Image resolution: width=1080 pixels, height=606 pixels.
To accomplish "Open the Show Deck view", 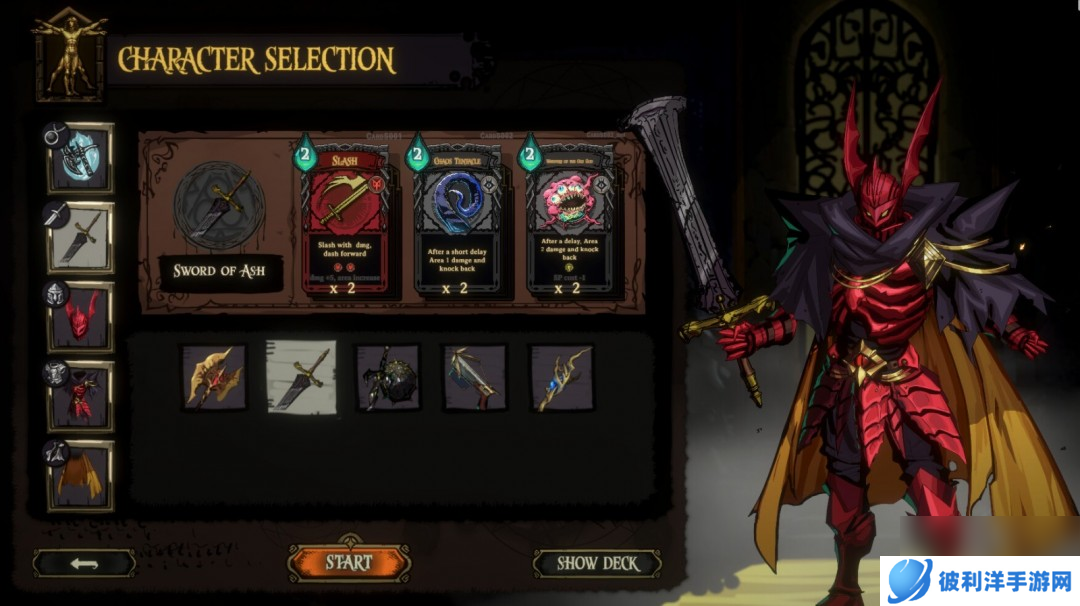I will click(597, 563).
